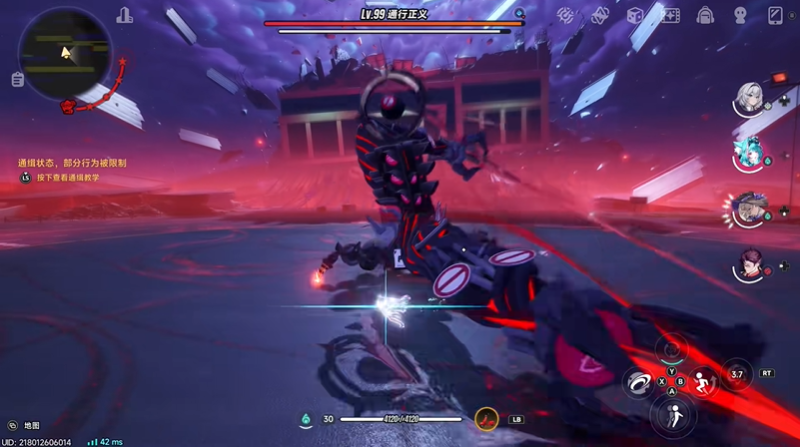
Task: Click the city buildings icon
Action: click(x=124, y=15)
